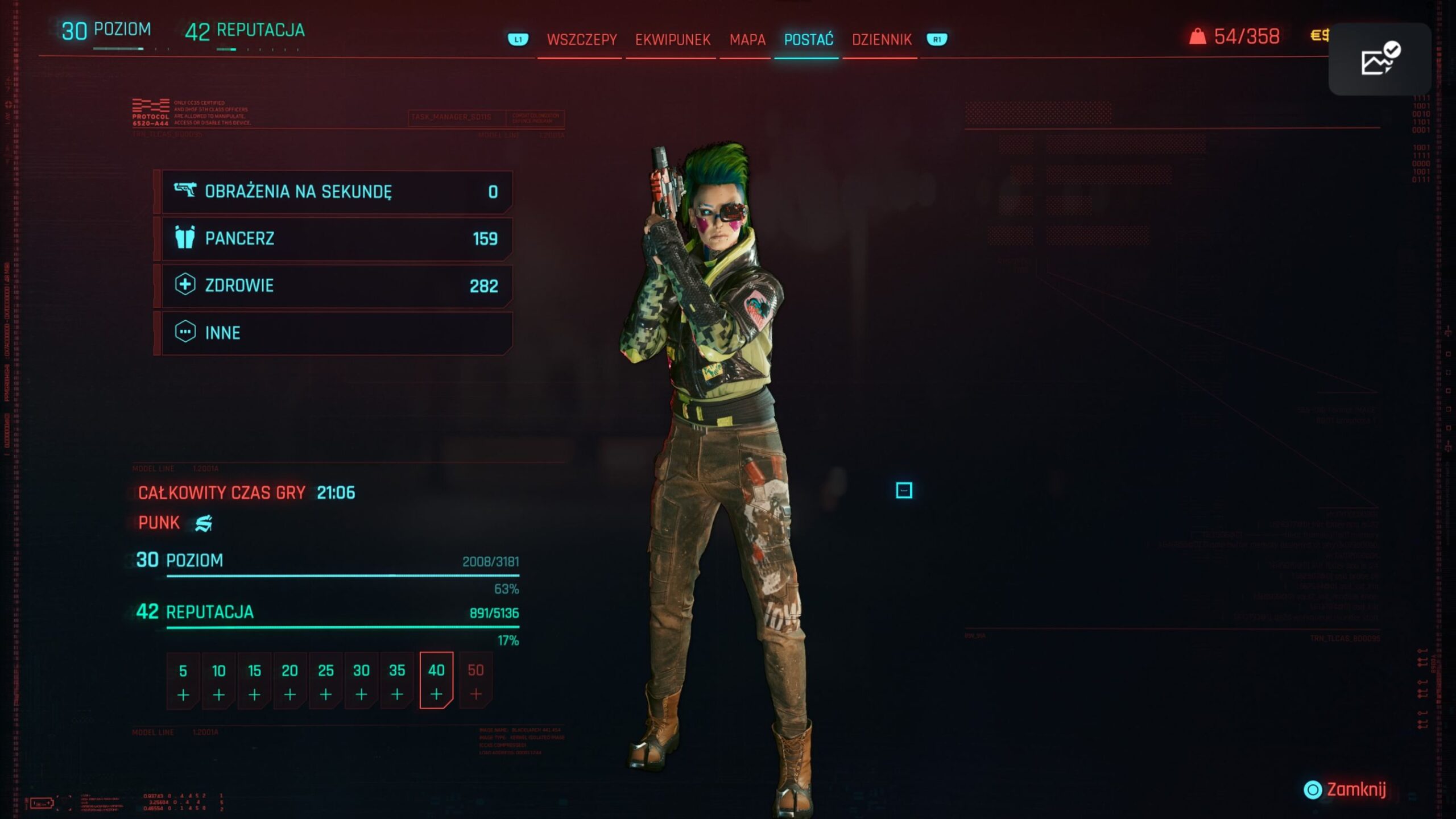
Task: Select reputation milestone 15
Action: 254,681
